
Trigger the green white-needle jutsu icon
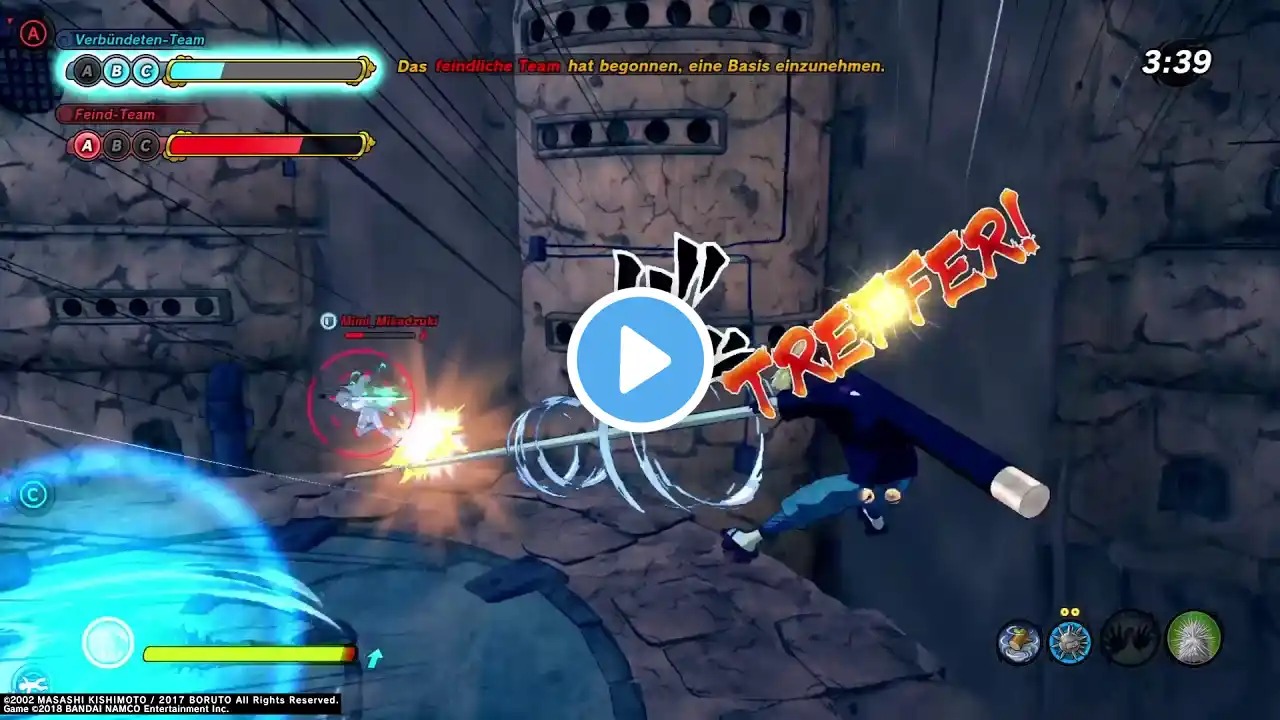(x=1194, y=638)
